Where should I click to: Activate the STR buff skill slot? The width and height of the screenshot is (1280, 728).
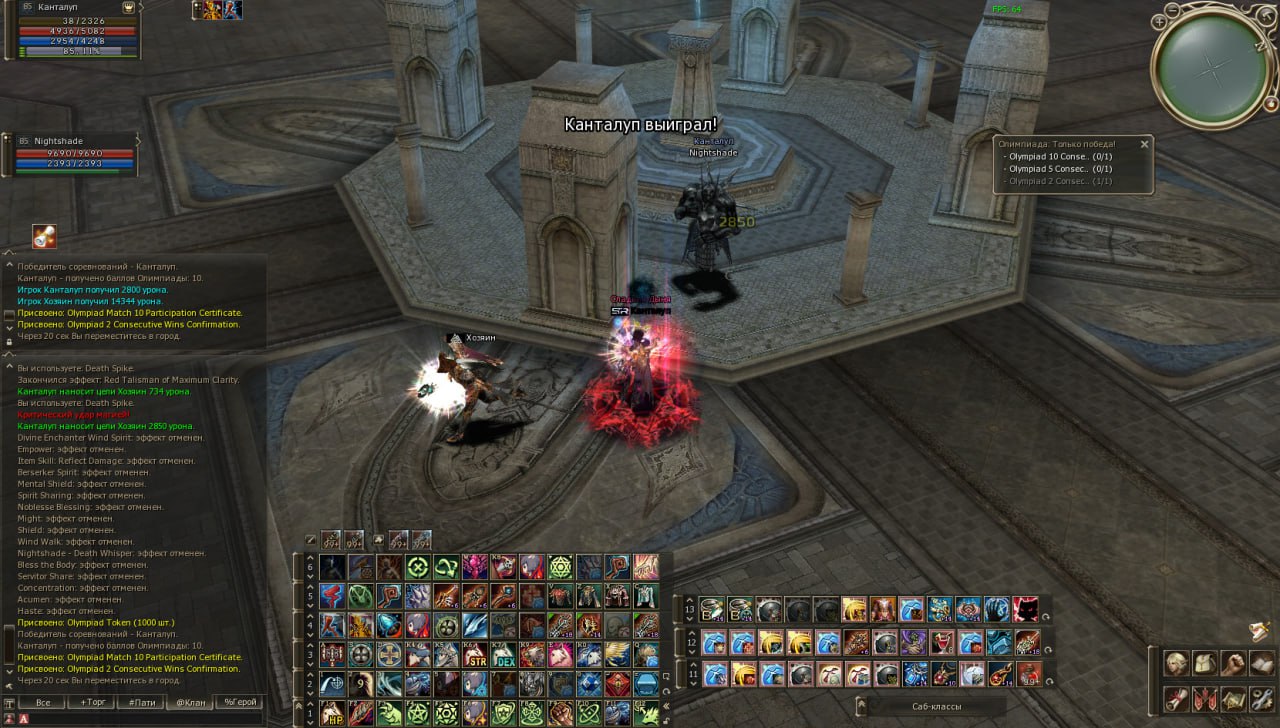click(x=474, y=656)
